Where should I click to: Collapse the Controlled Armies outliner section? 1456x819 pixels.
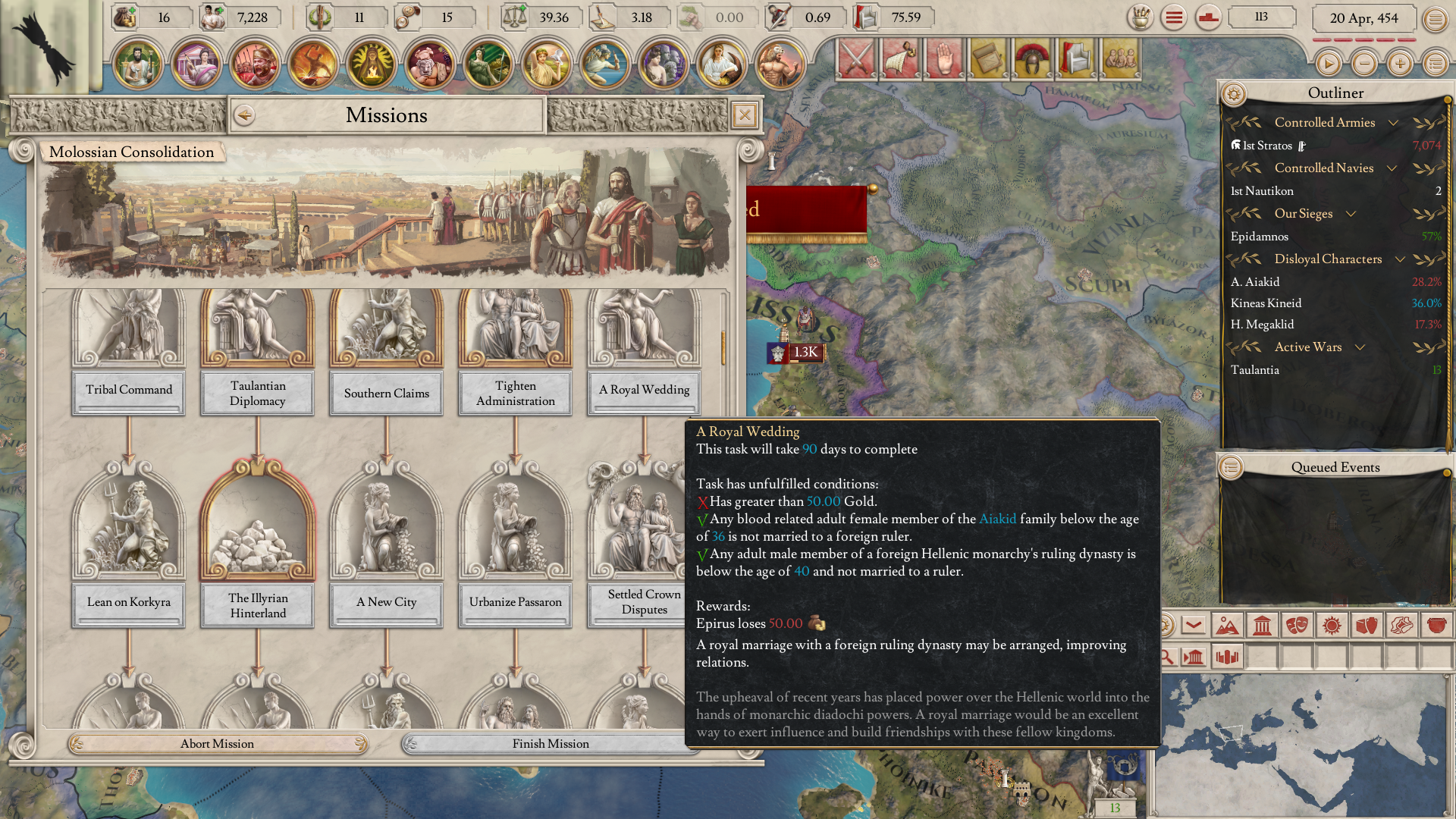click(1393, 123)
